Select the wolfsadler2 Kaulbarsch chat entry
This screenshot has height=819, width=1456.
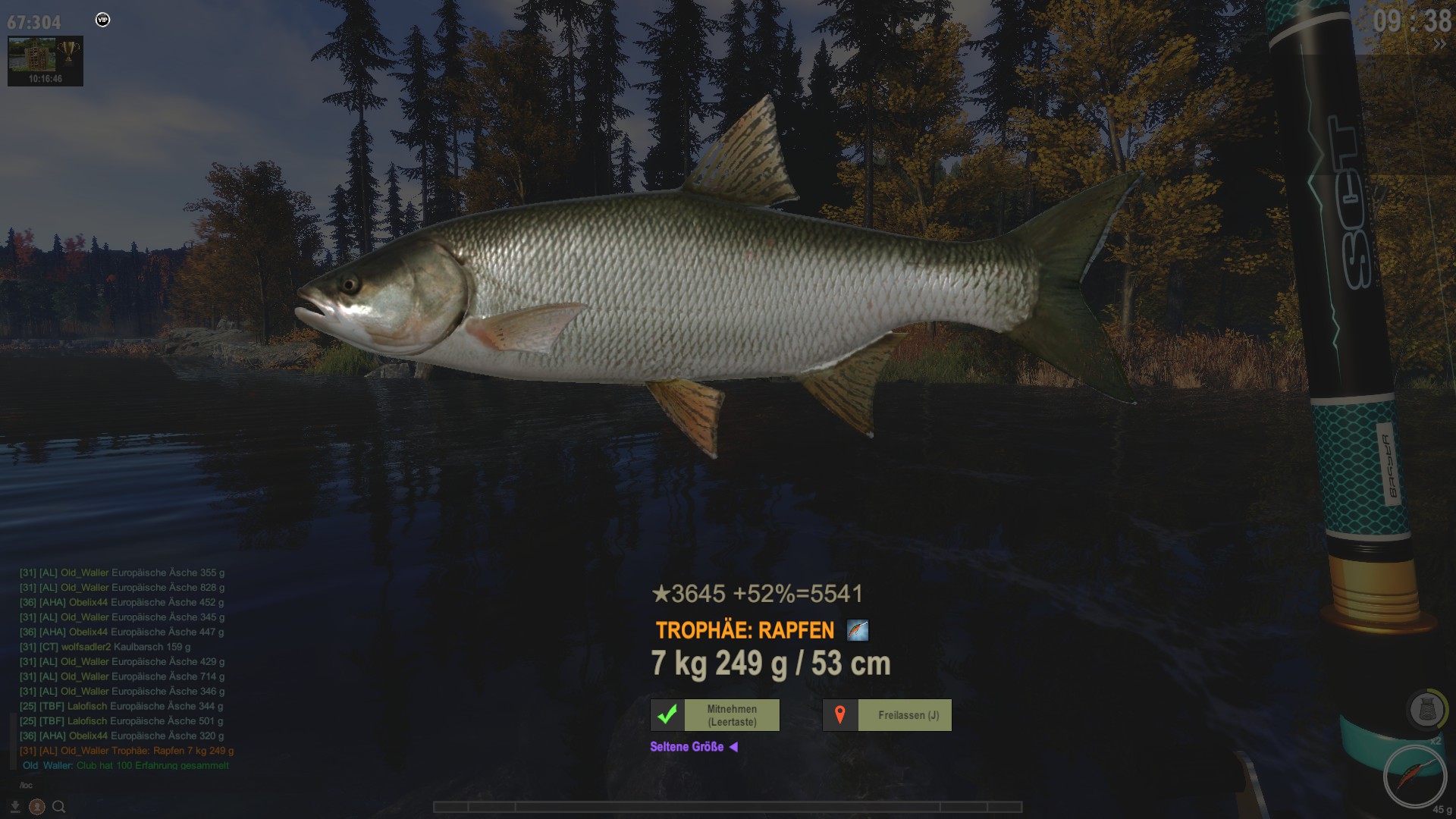[105, 647]
